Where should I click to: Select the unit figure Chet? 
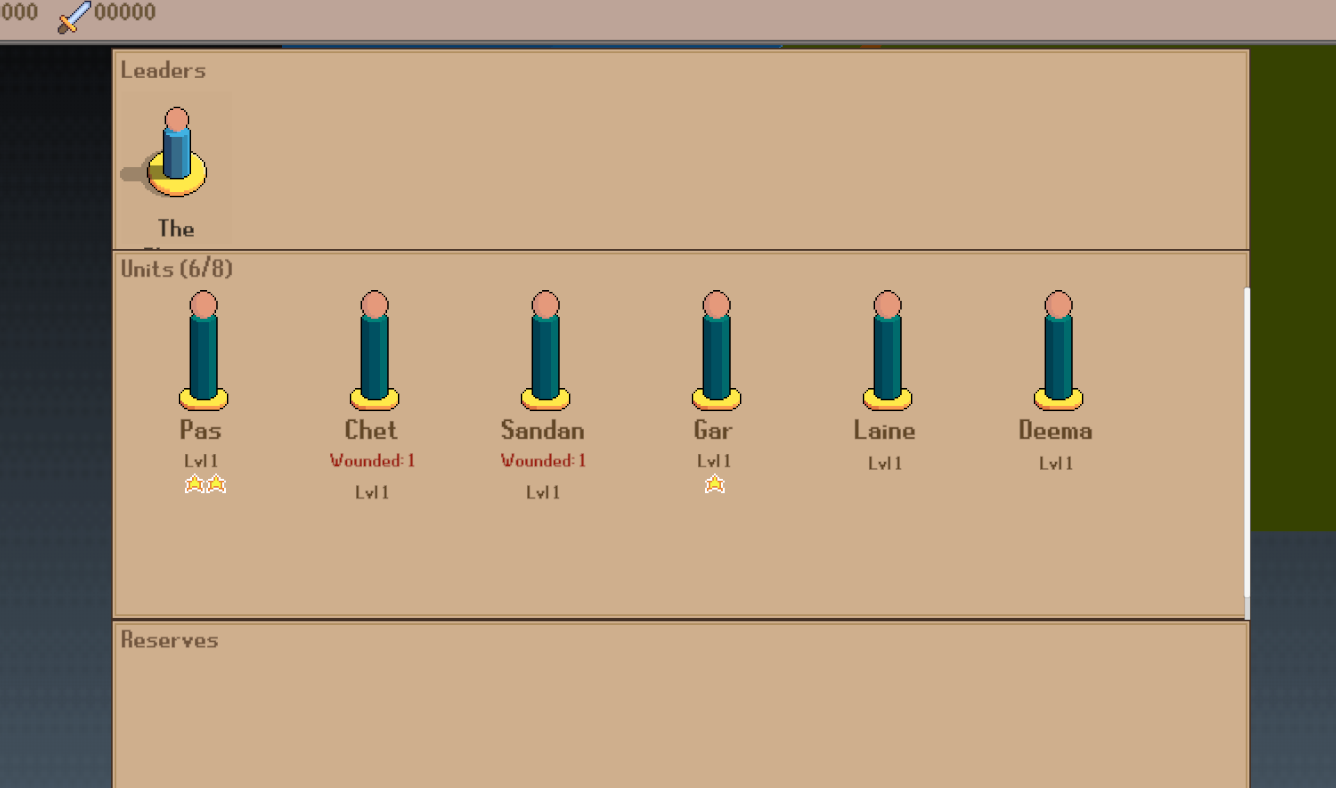pyautogui.click(x=373, y=350)
